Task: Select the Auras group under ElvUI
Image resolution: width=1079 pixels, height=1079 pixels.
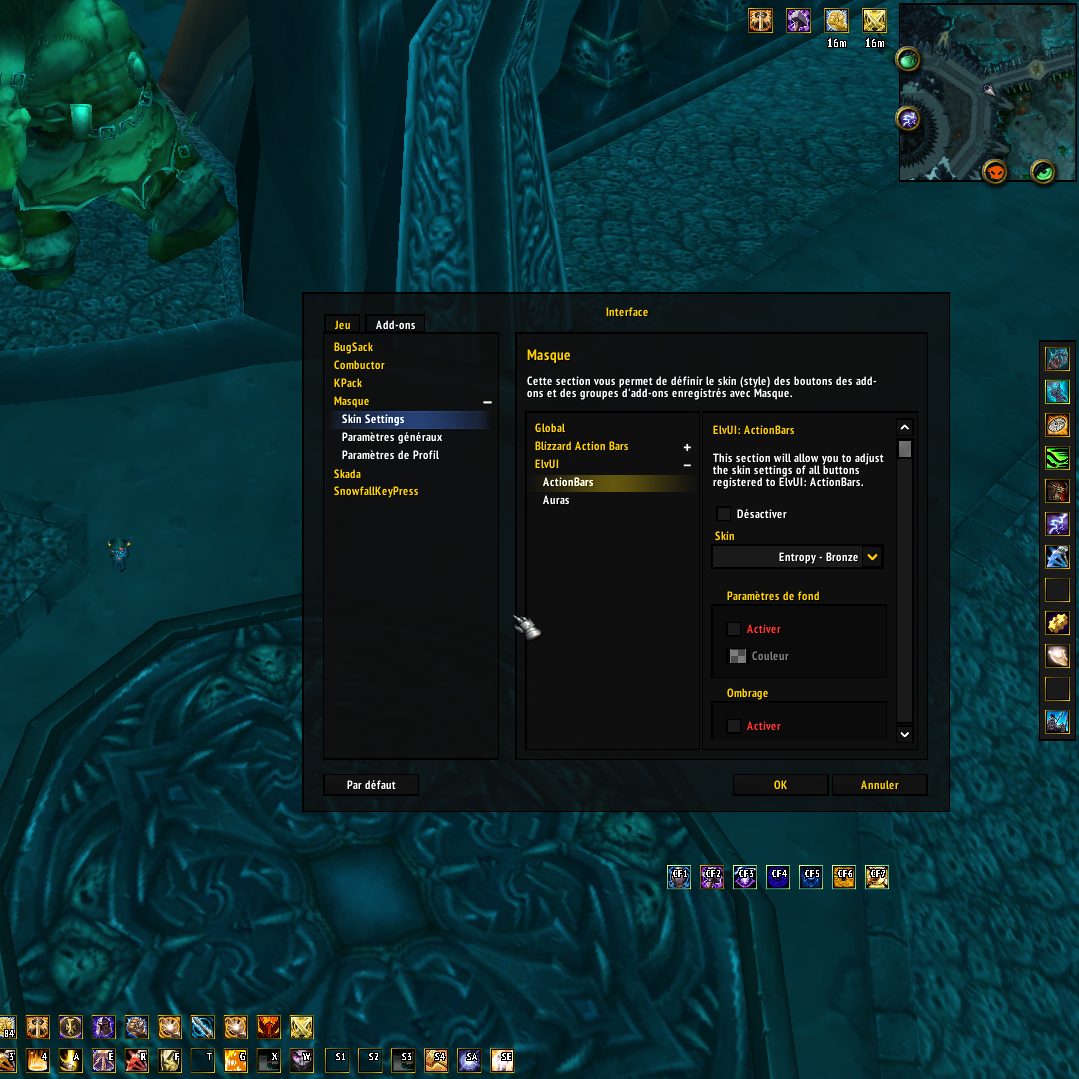Action: (x=556, y=500)
